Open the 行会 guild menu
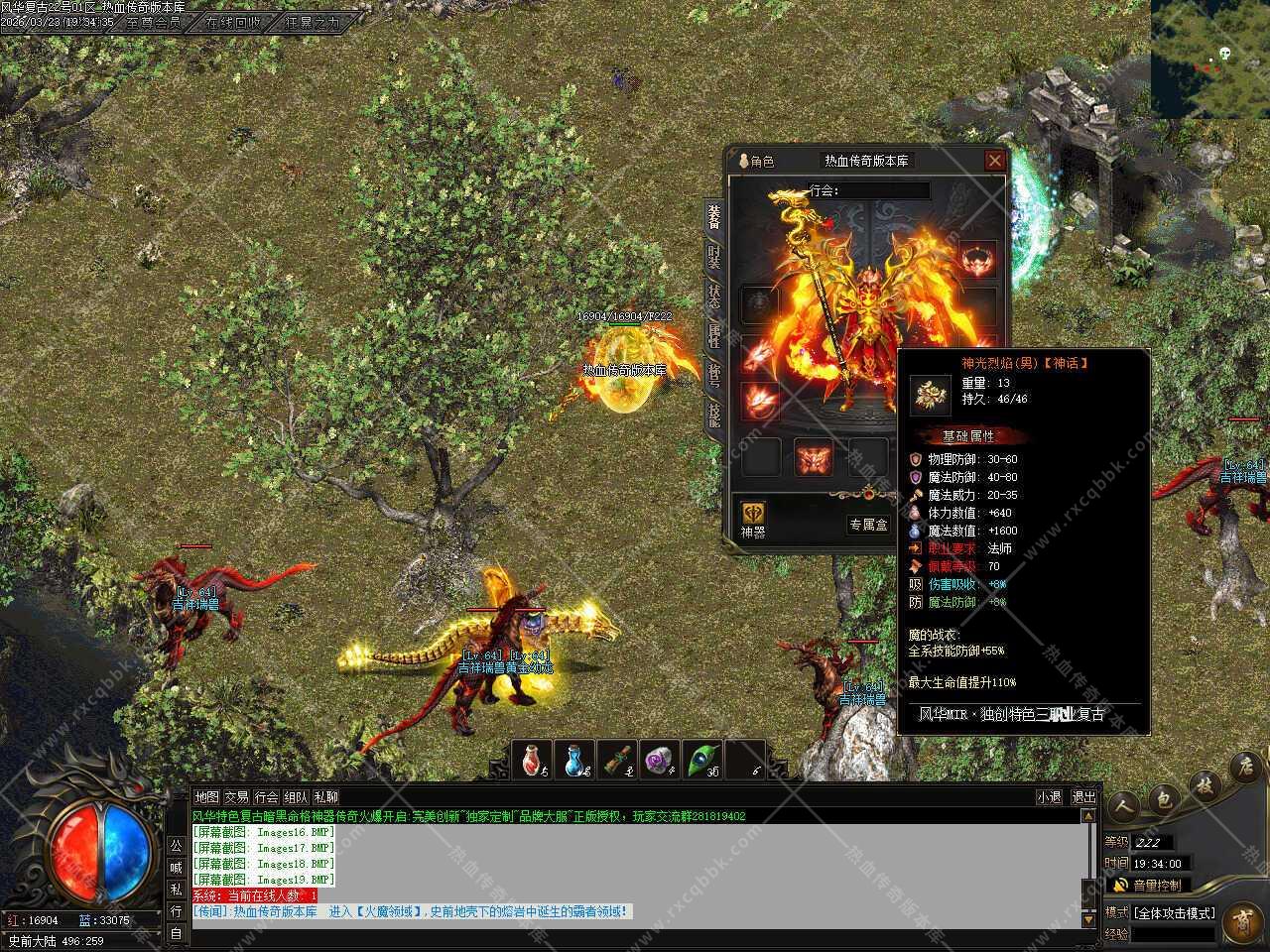The image size is (1270, 952). point(266,797)
